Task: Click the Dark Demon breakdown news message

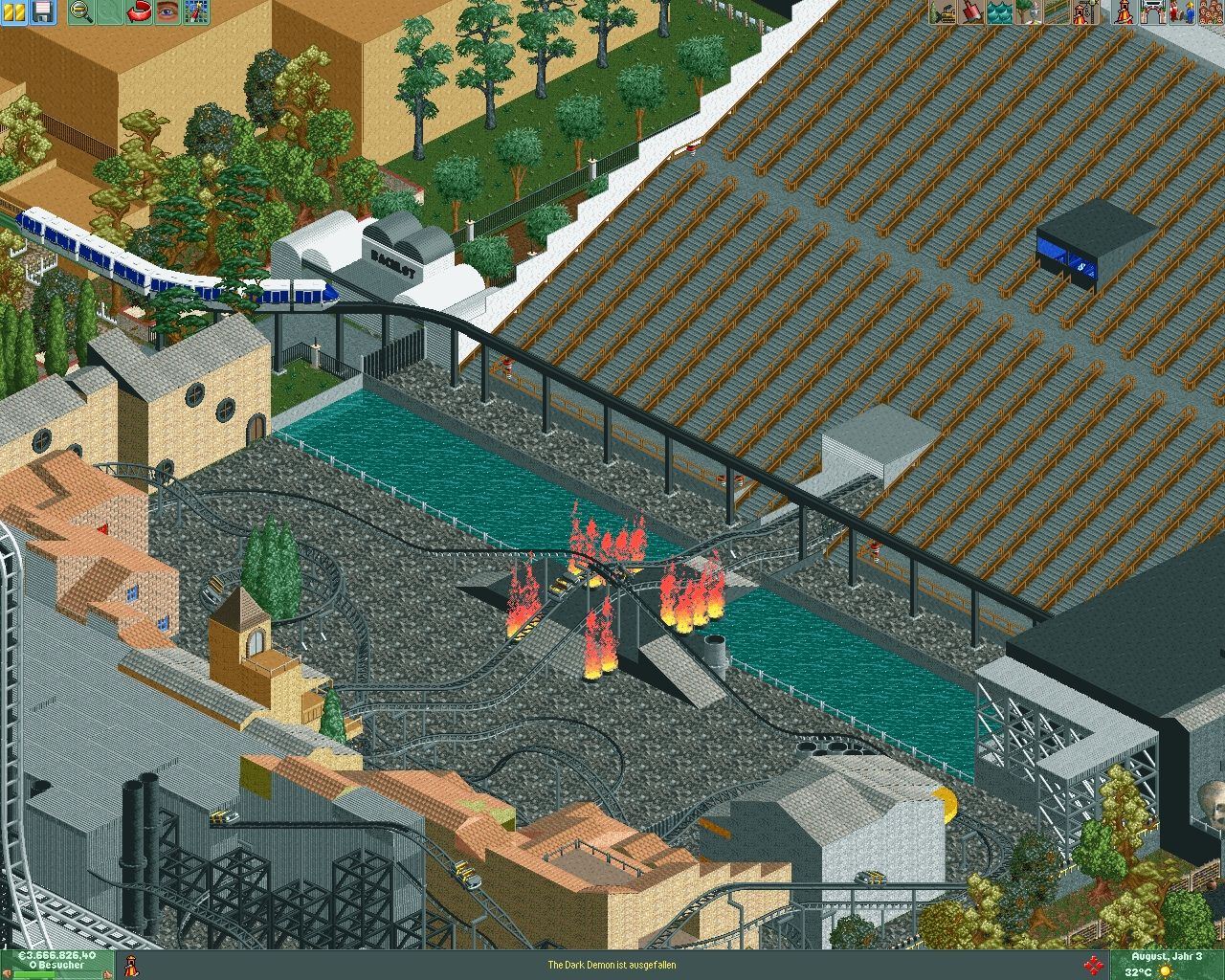Action: [612, 965]
